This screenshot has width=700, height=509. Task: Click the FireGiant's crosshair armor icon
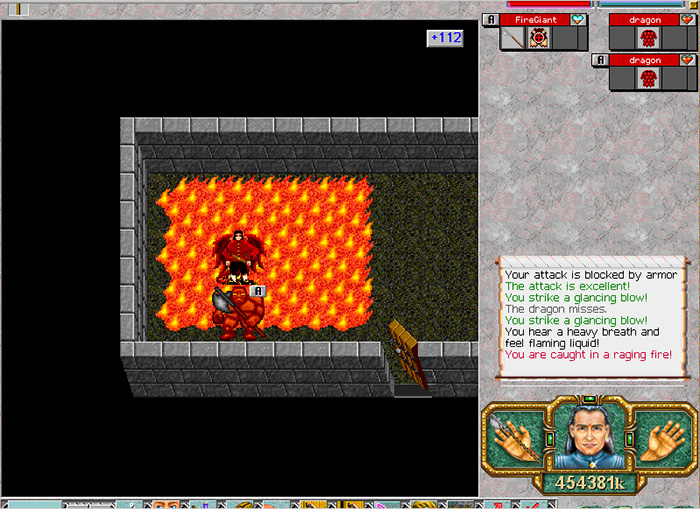pos(539,38)
